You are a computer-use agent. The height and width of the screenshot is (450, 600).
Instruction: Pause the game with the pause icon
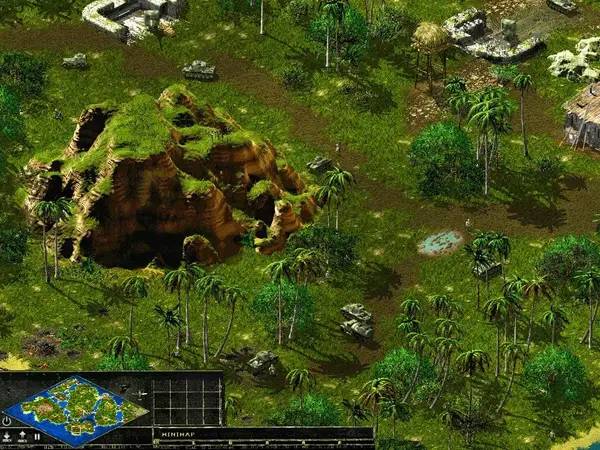[x=37, y=437]
